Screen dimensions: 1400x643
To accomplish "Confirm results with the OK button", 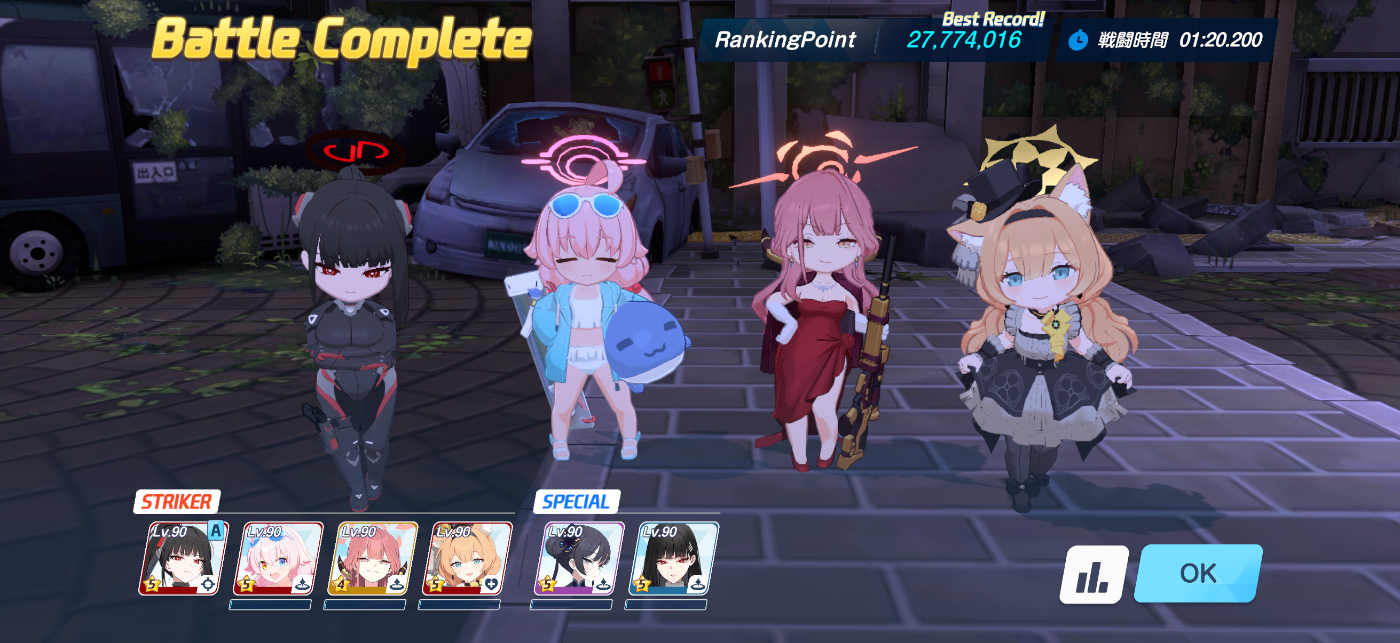I will [1197, 573].
